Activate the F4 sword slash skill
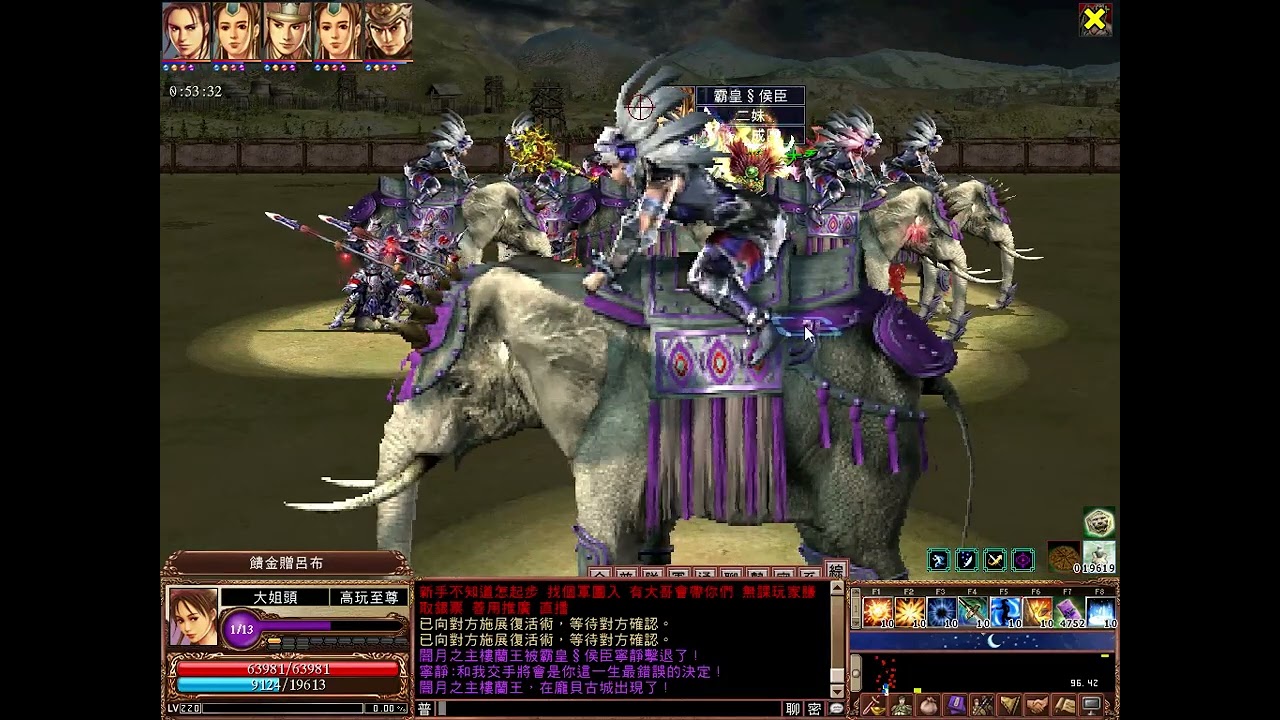1280x720 pixels. tap(973, 611)
